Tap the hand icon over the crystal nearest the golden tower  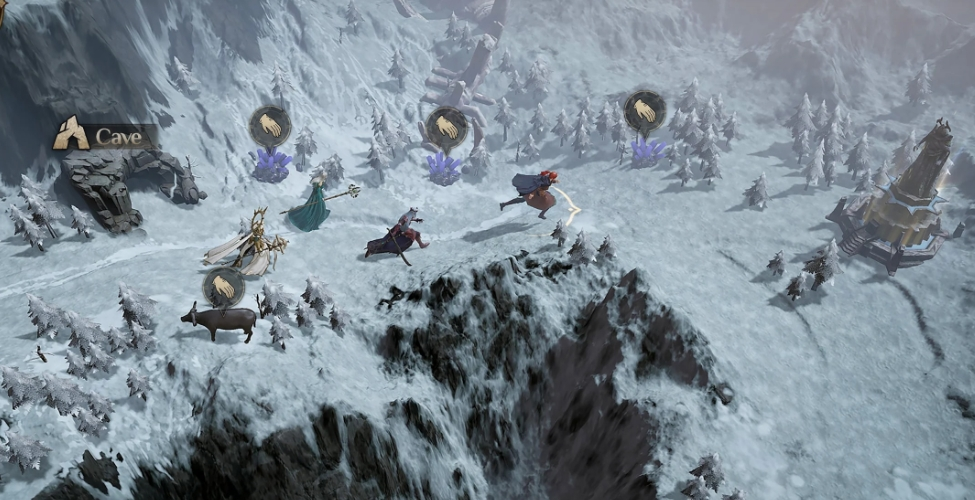[645, 112]
